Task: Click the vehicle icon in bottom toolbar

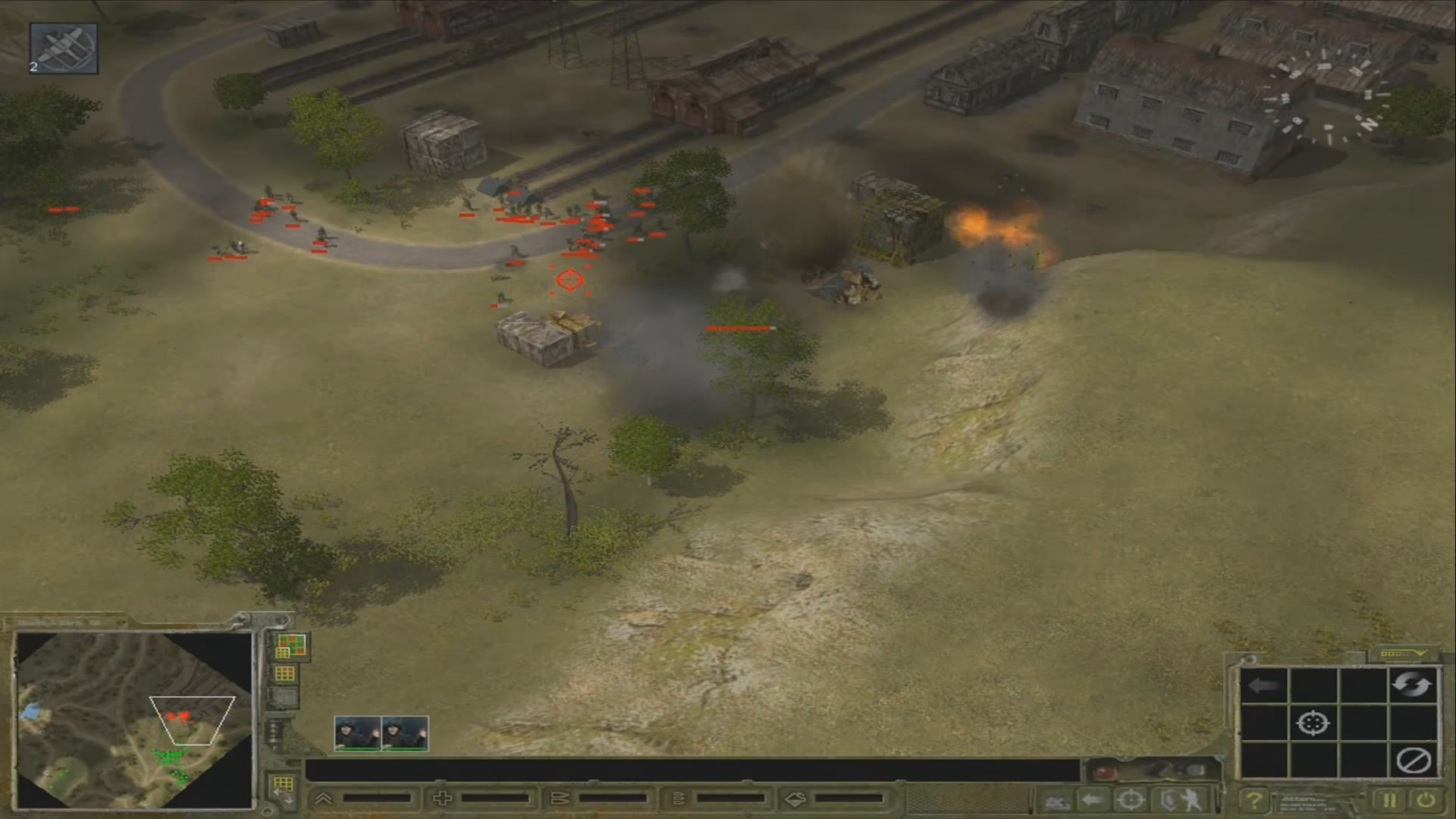Action: coord(1055,800)
